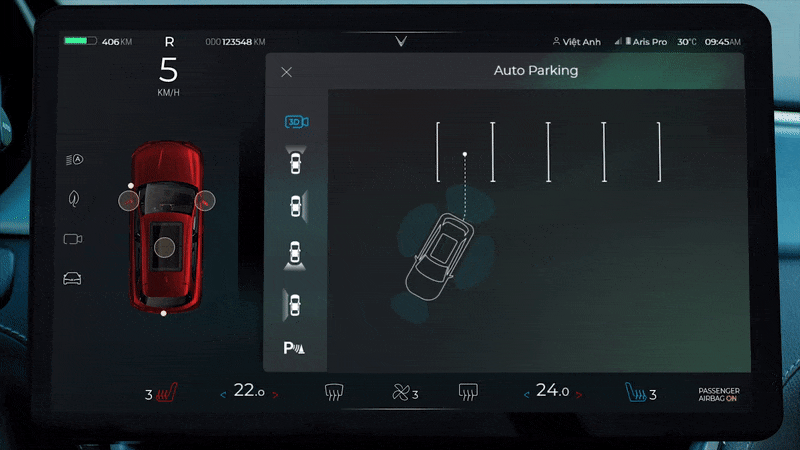Viewport: 800px width, 450px height.
Task: Open the camera shortcut in the left sidebar
Action: (x=73, y=239)
